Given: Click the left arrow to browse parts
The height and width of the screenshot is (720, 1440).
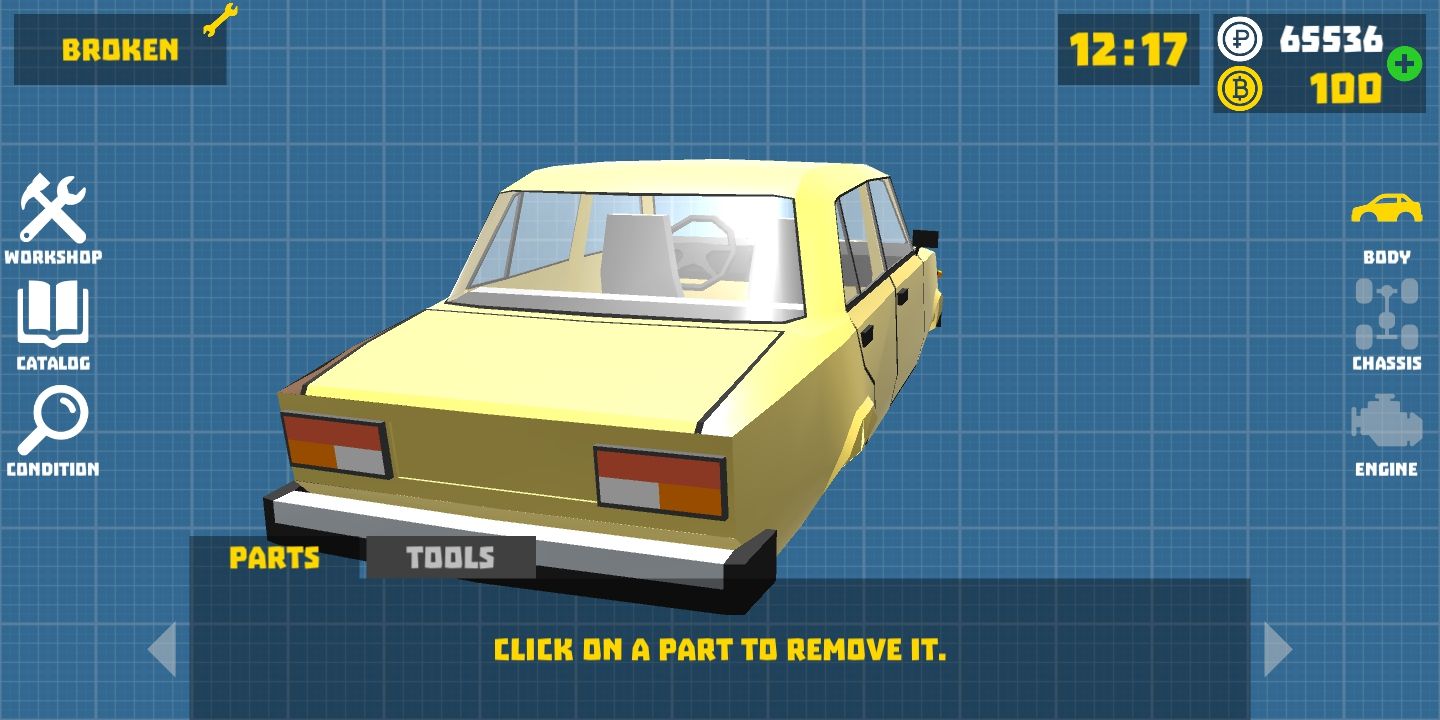Looking at the screenshot, I should click(x=165, y=648).
